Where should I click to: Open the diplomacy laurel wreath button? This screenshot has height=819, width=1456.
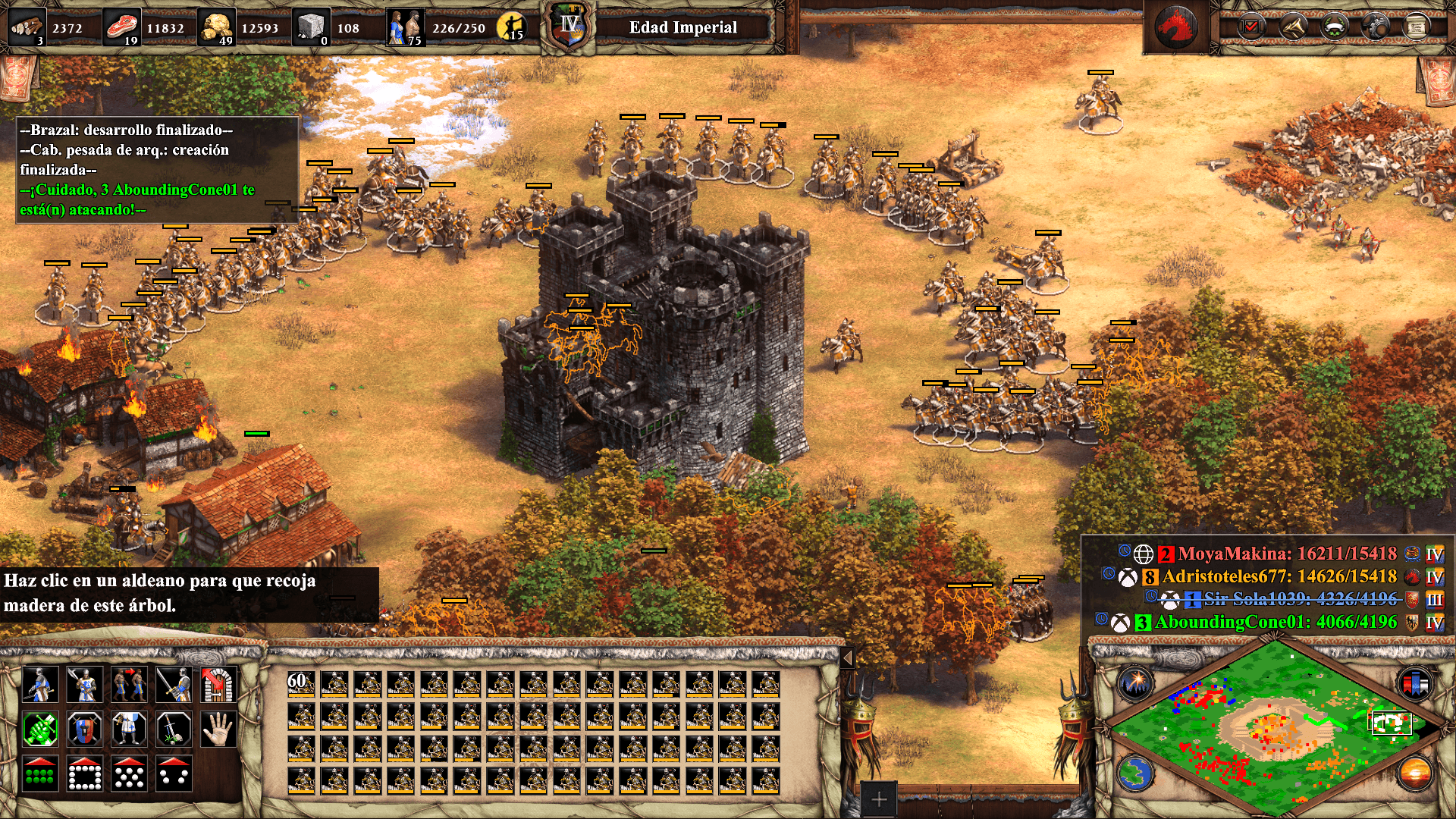1335,27
